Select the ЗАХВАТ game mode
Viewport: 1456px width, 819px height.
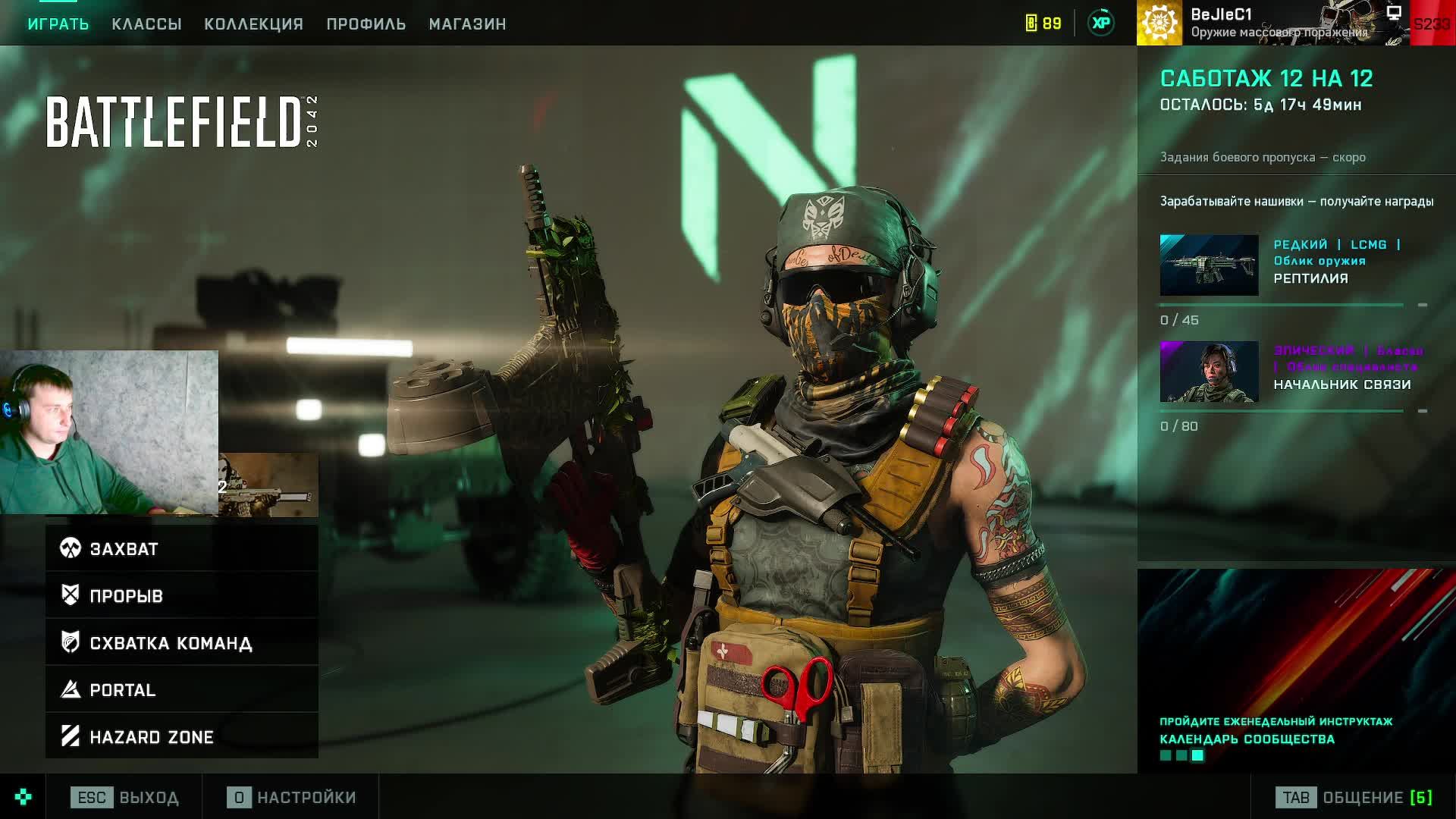(182, 548)
